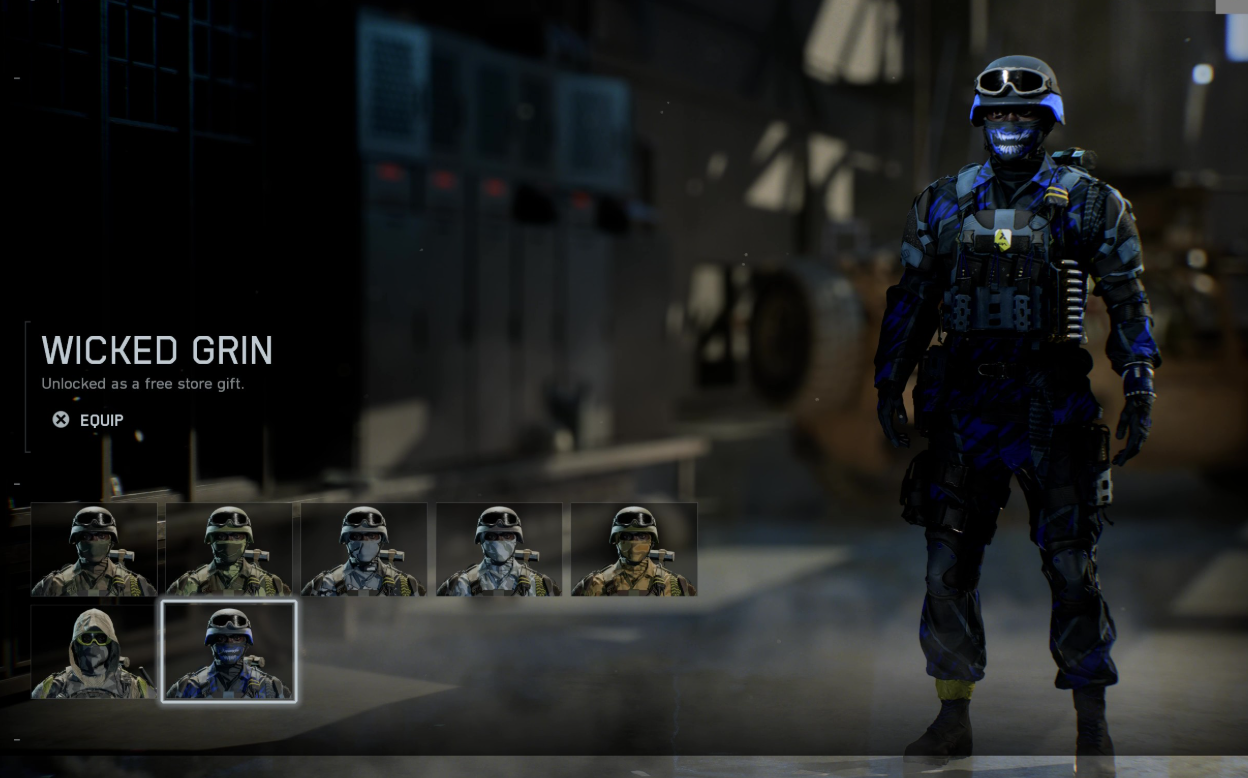Choose the hooded skin with yellow goggles
1248x778 pixels.
94,651
